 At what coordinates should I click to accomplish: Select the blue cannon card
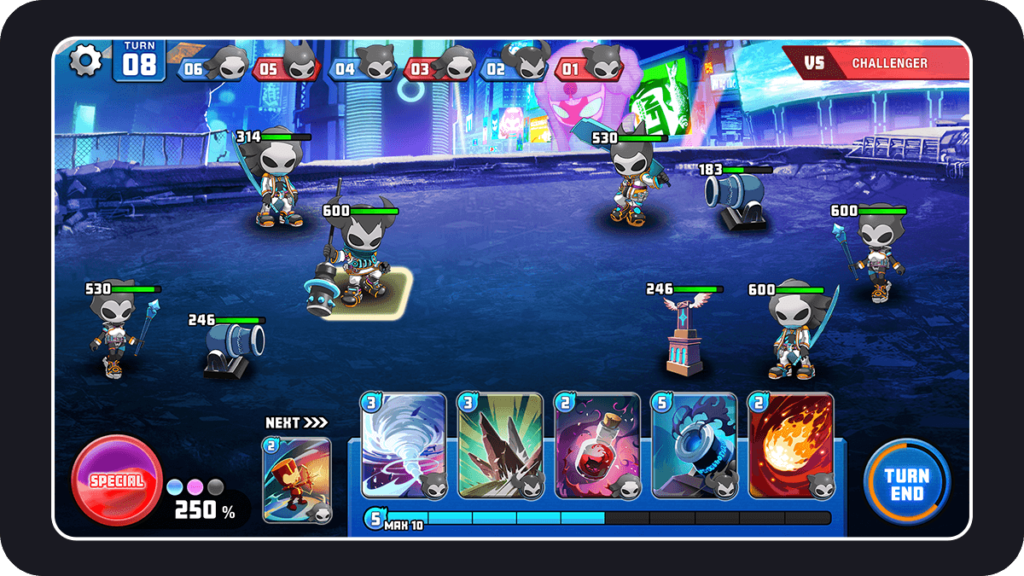pyautogui.click(x=694, y=446)
